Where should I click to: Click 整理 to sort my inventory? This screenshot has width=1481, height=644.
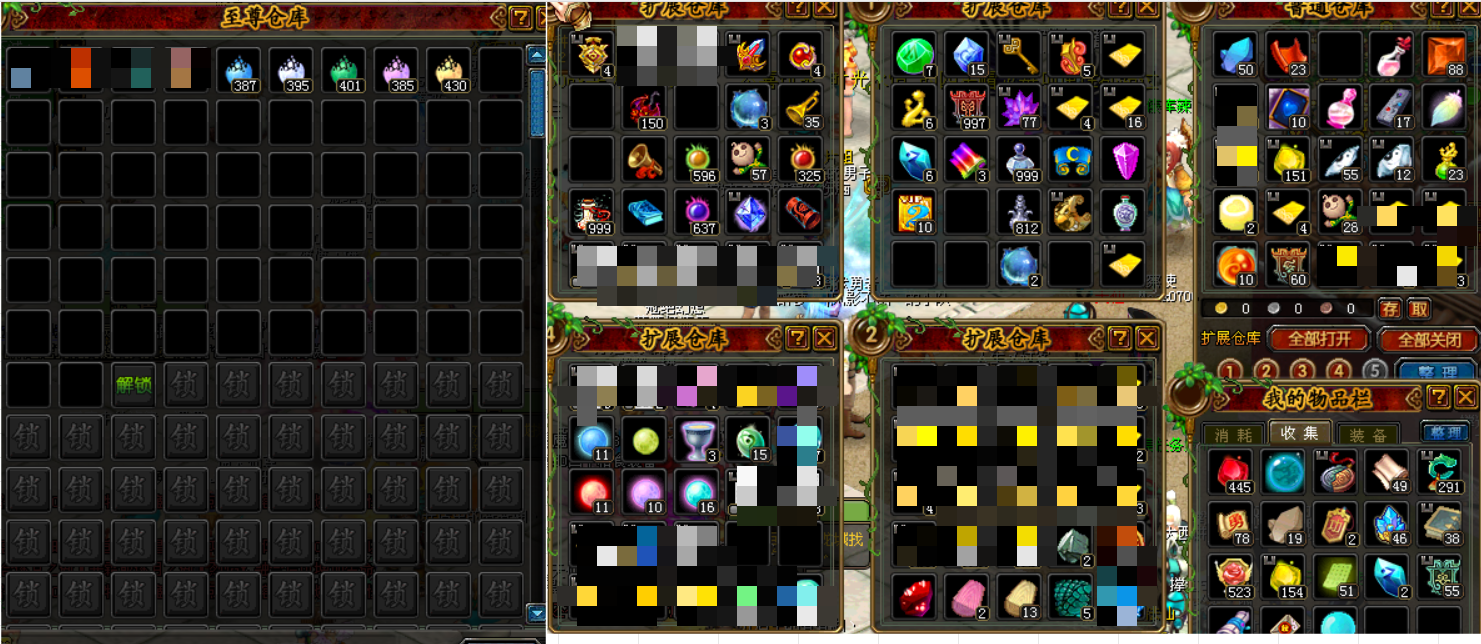tap(1444, 433)
